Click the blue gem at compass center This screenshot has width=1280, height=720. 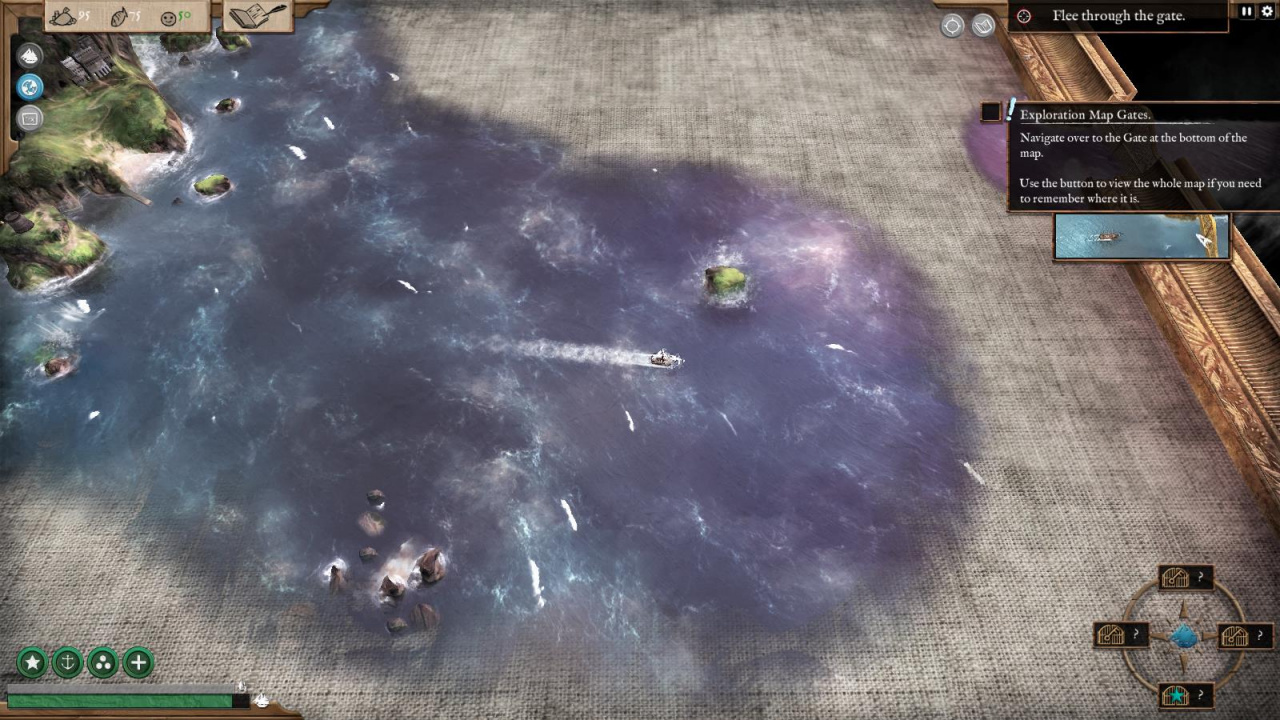click(1184, 636)
